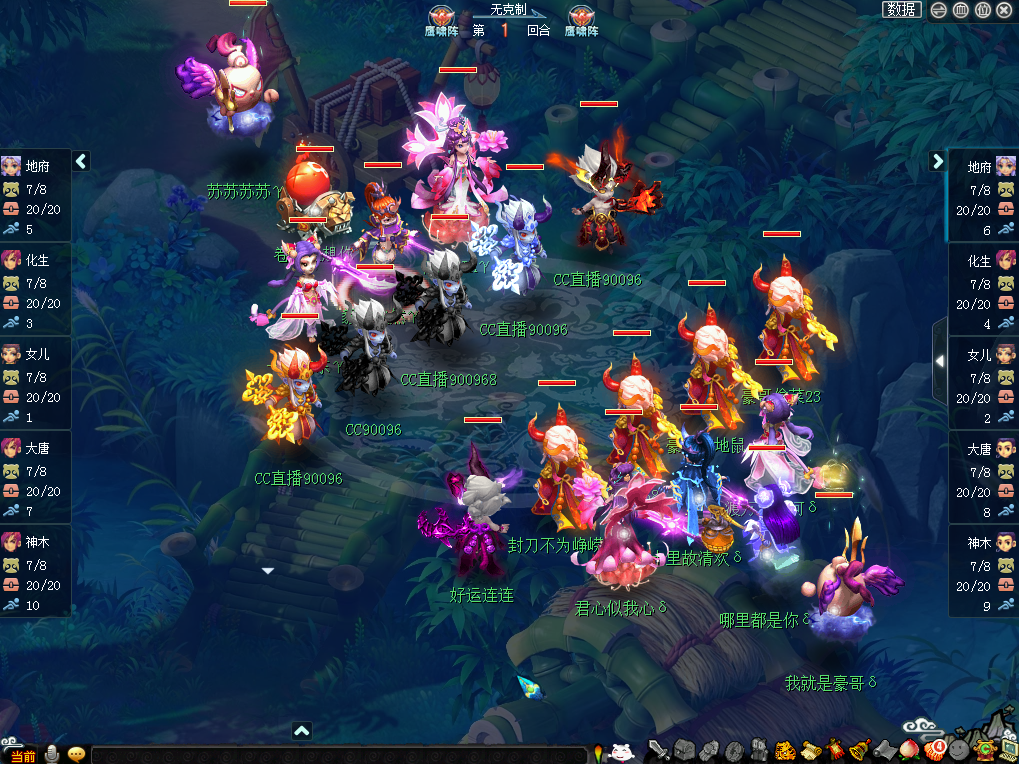
Task: Click the swap arrows icon at top right
Action: tap(938, 10)
